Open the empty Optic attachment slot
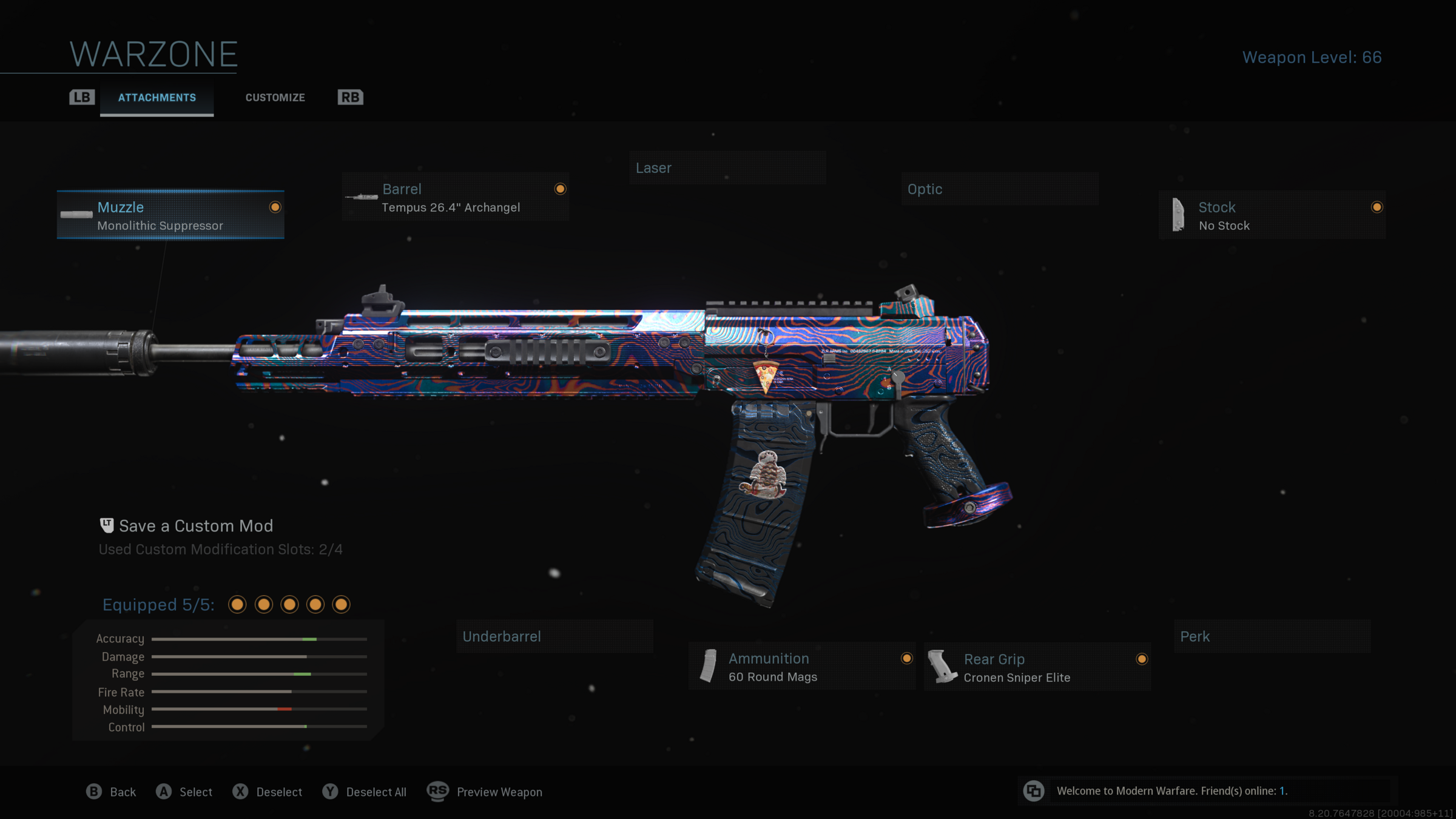1456x819 pixels. [x=999, y=189]
